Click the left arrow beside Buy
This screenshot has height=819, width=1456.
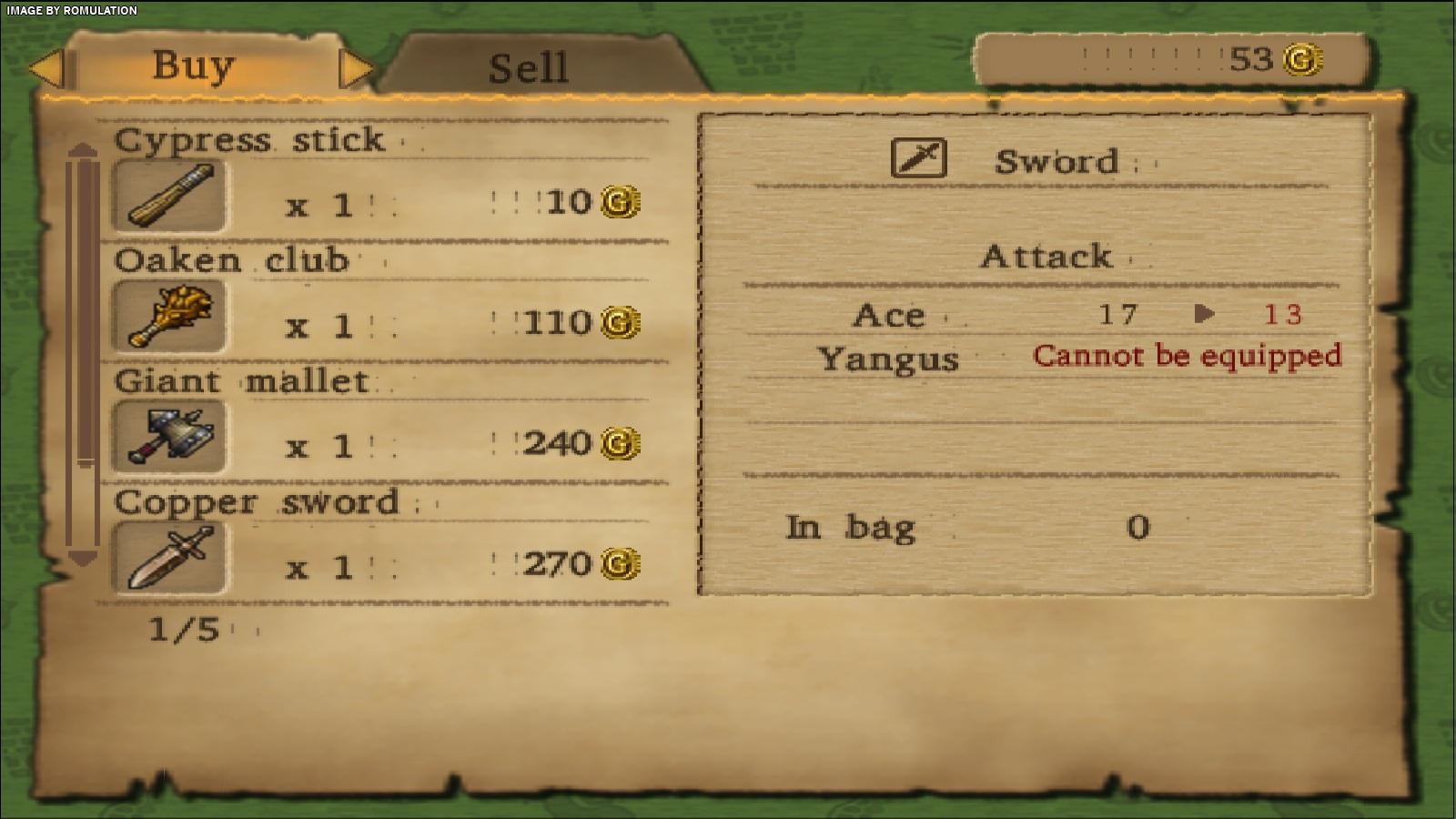pyautogui.click(x=45, y=68)
